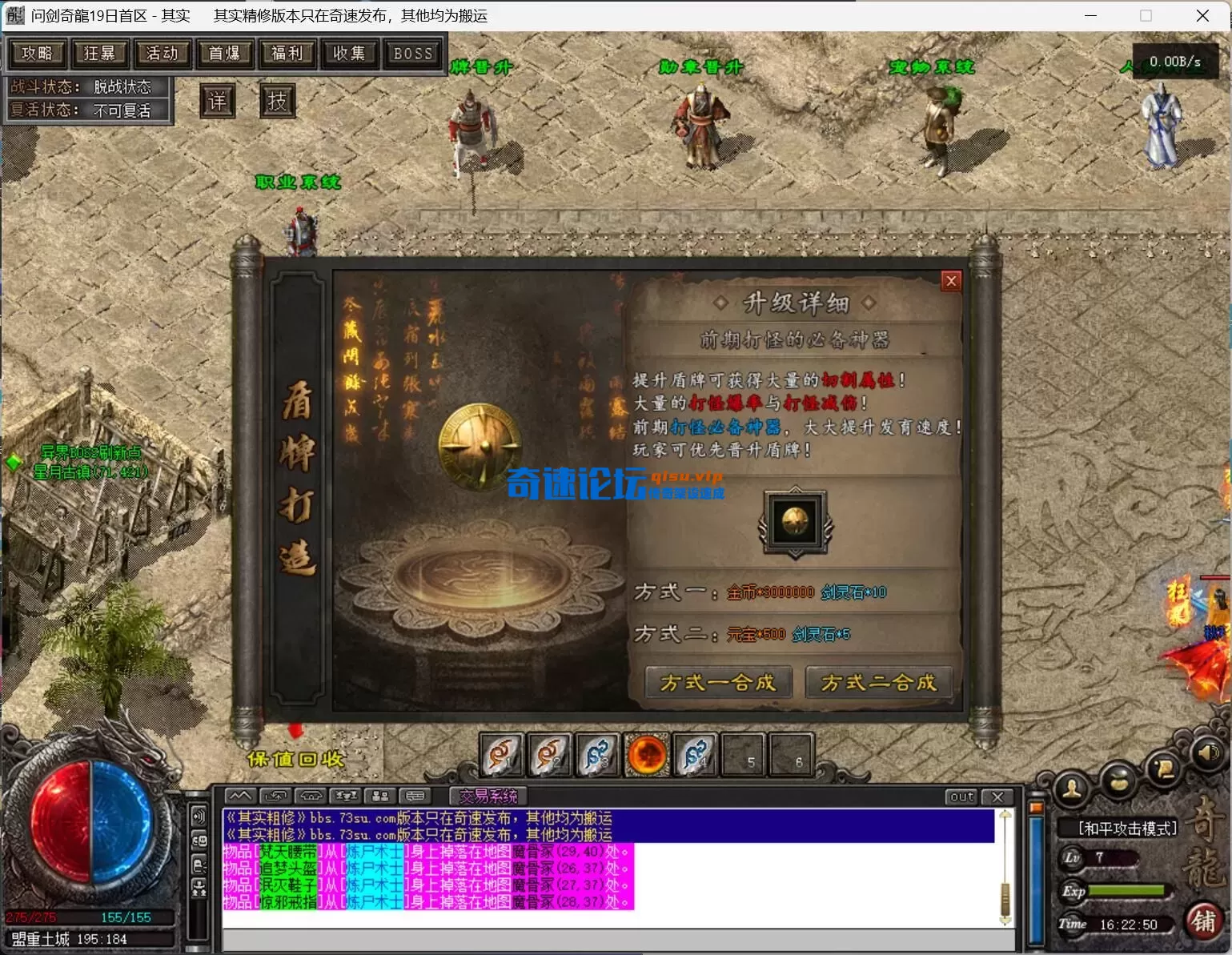This screenshot has height=955, width=1232.
Task: Click the chat panel 'out' button
Action: [961, 797]
